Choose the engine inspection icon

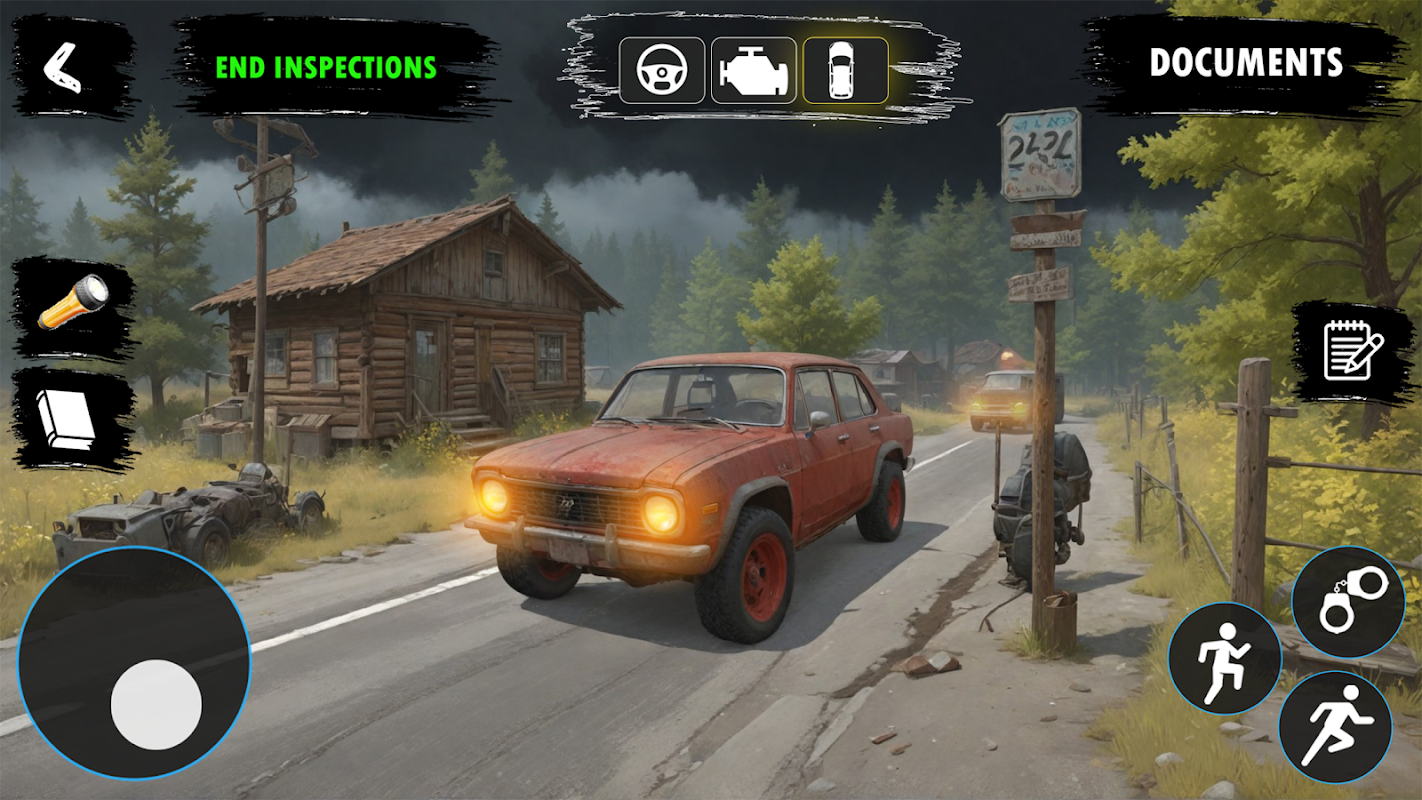[753, 70]
